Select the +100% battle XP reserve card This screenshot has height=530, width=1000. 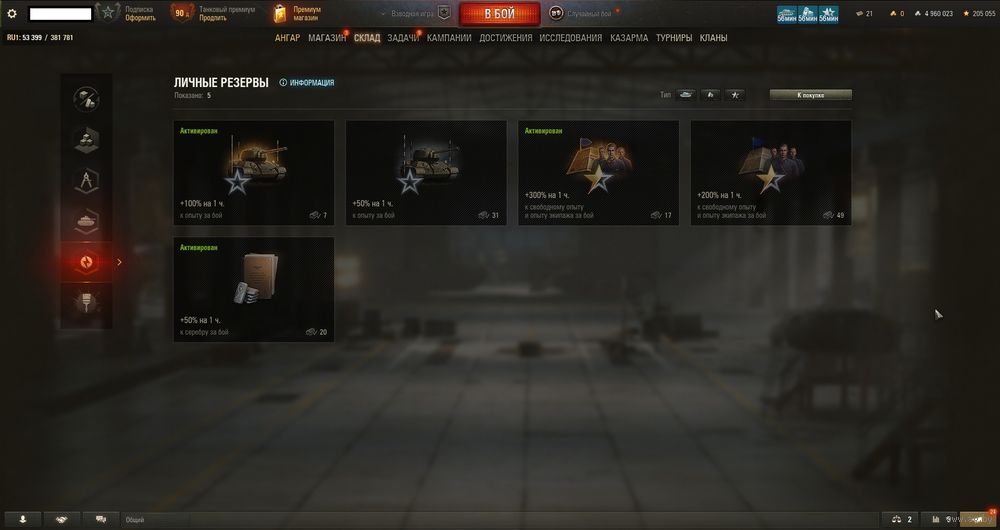(x=254, y=172)
